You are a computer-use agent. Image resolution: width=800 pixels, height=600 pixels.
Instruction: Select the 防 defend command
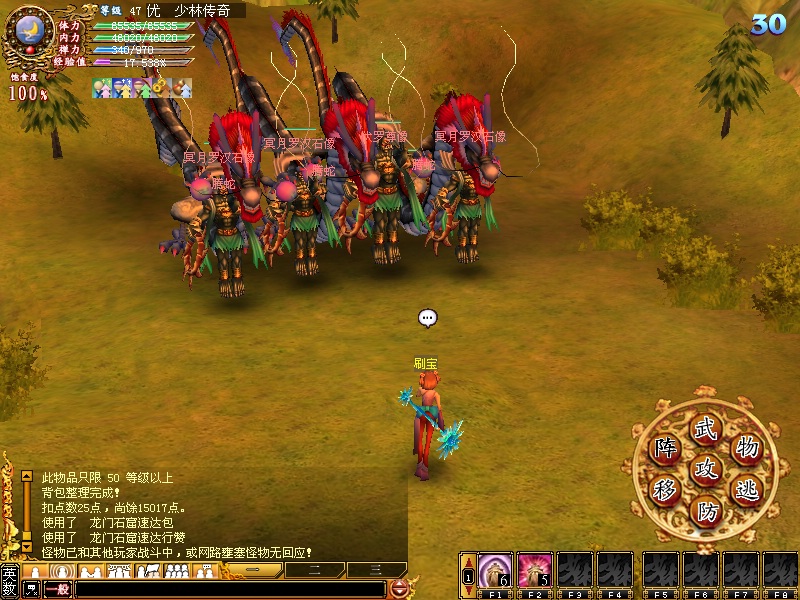coord(707,512)
